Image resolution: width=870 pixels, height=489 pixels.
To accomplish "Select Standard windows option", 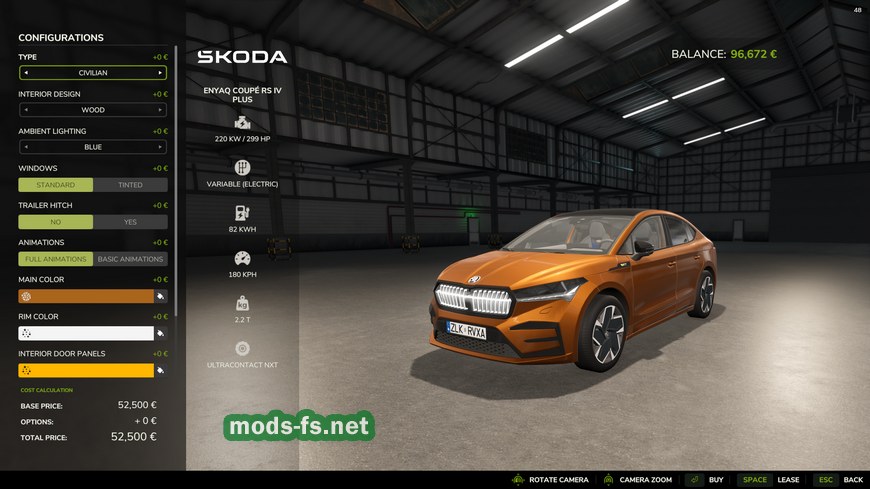I will [x=56, y=185].
